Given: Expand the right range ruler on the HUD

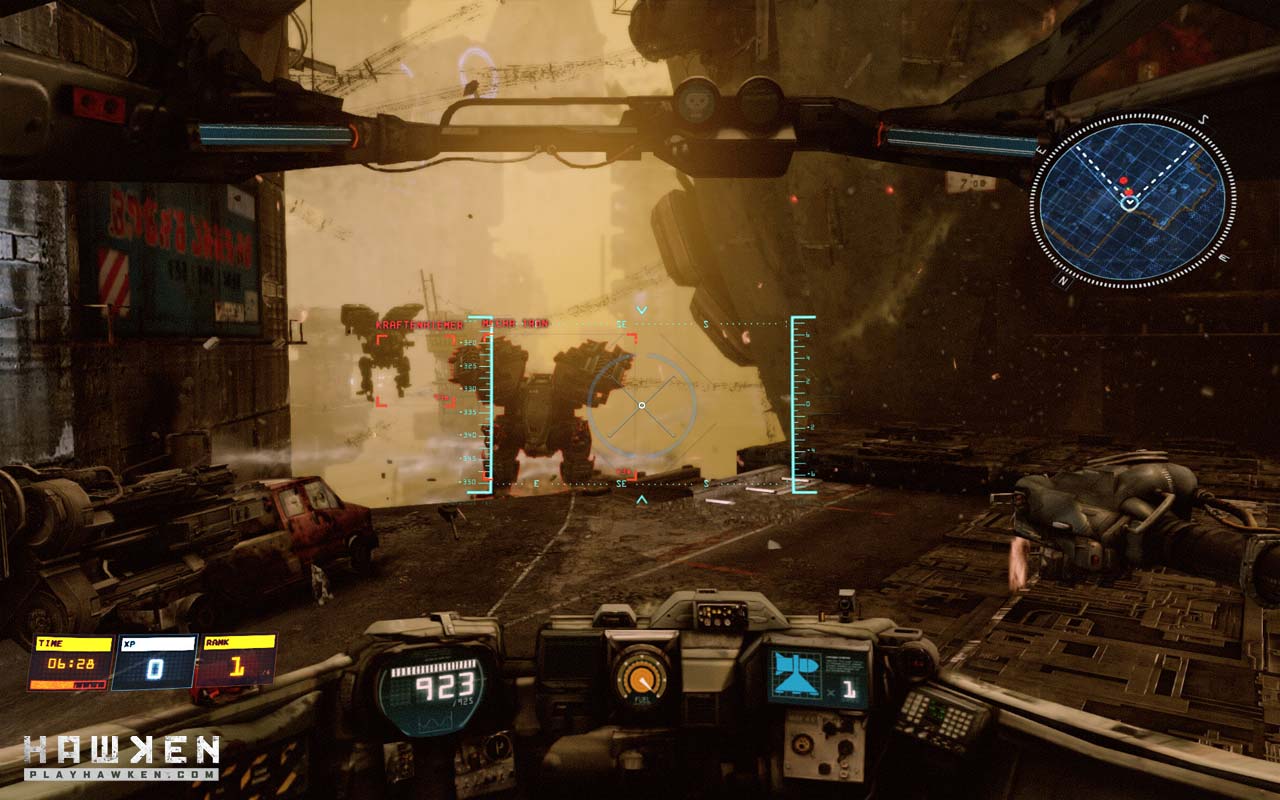Looking at the screenshot, I should (x=798, y=400).
